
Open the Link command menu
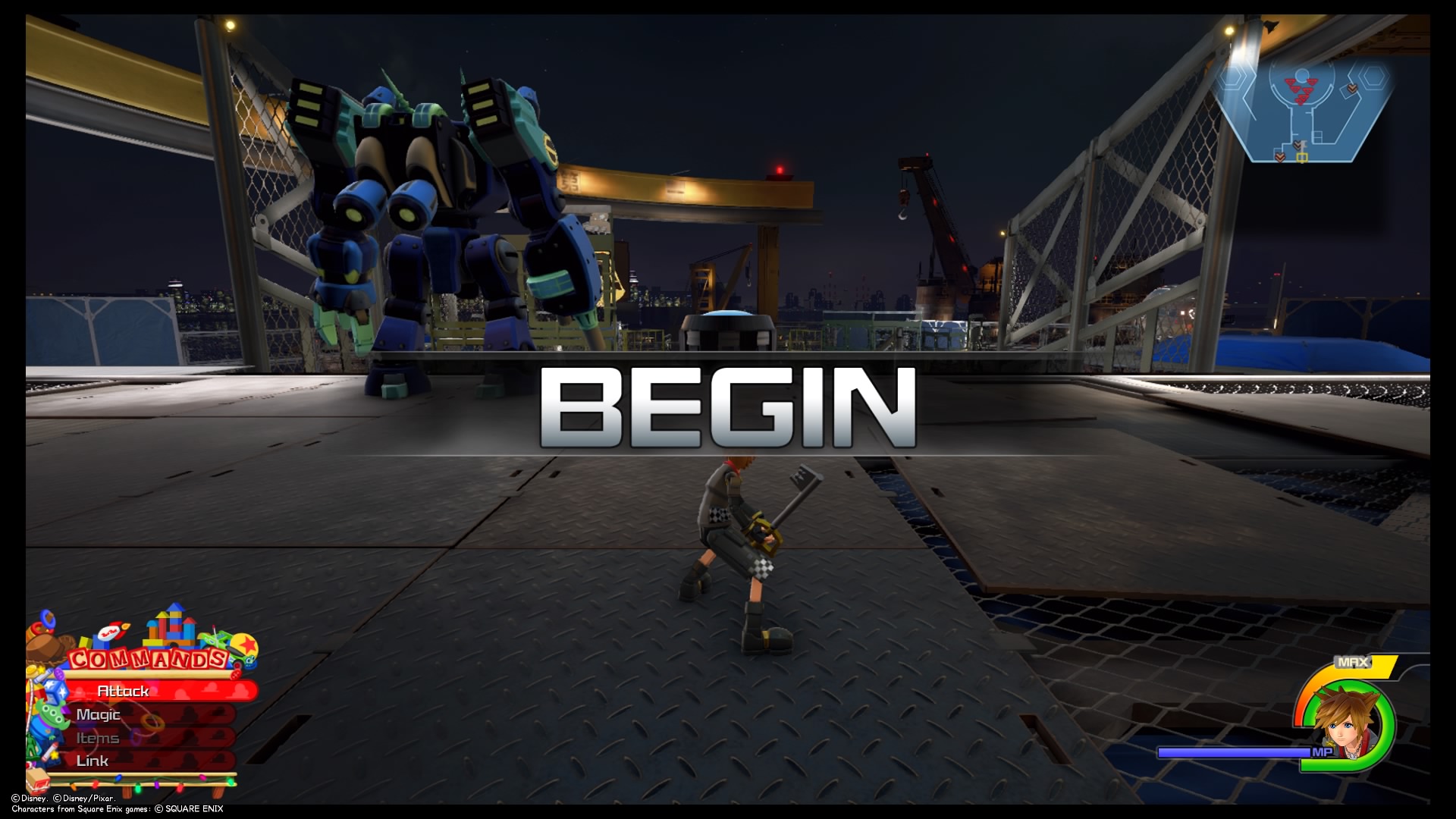93,761
